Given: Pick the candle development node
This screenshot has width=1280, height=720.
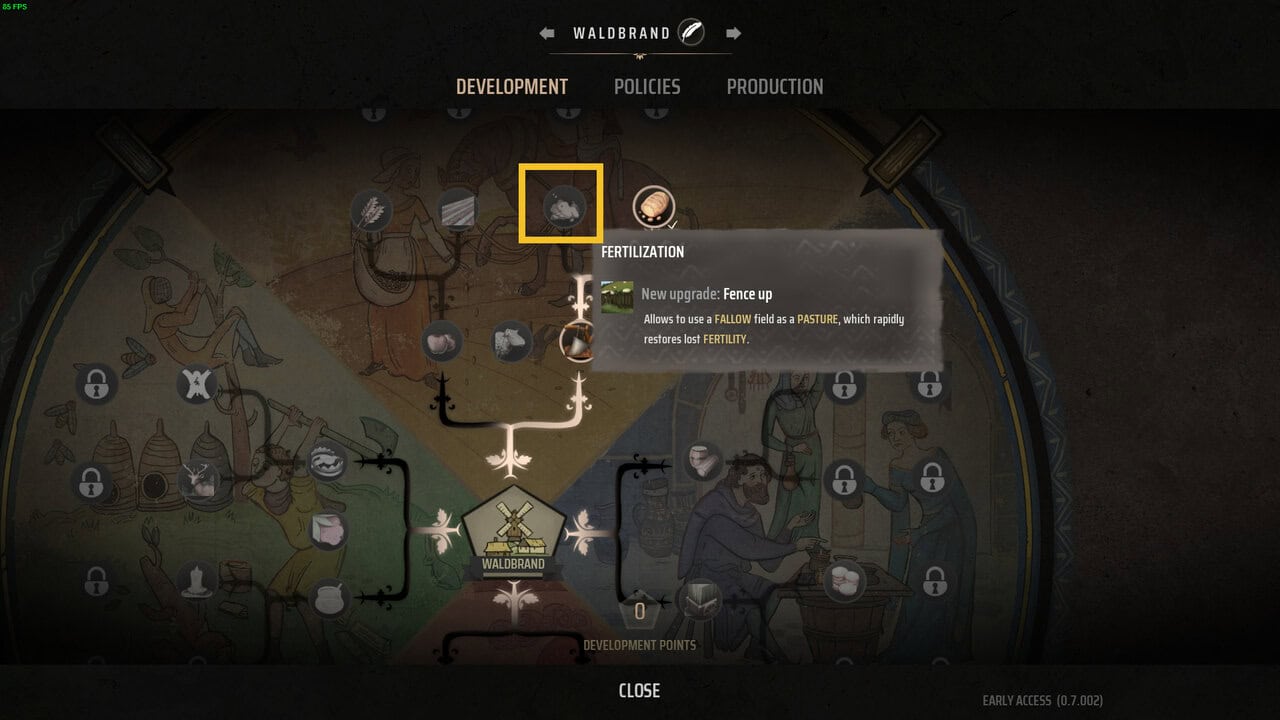Looking at the screenshot, I should [198, 580].
